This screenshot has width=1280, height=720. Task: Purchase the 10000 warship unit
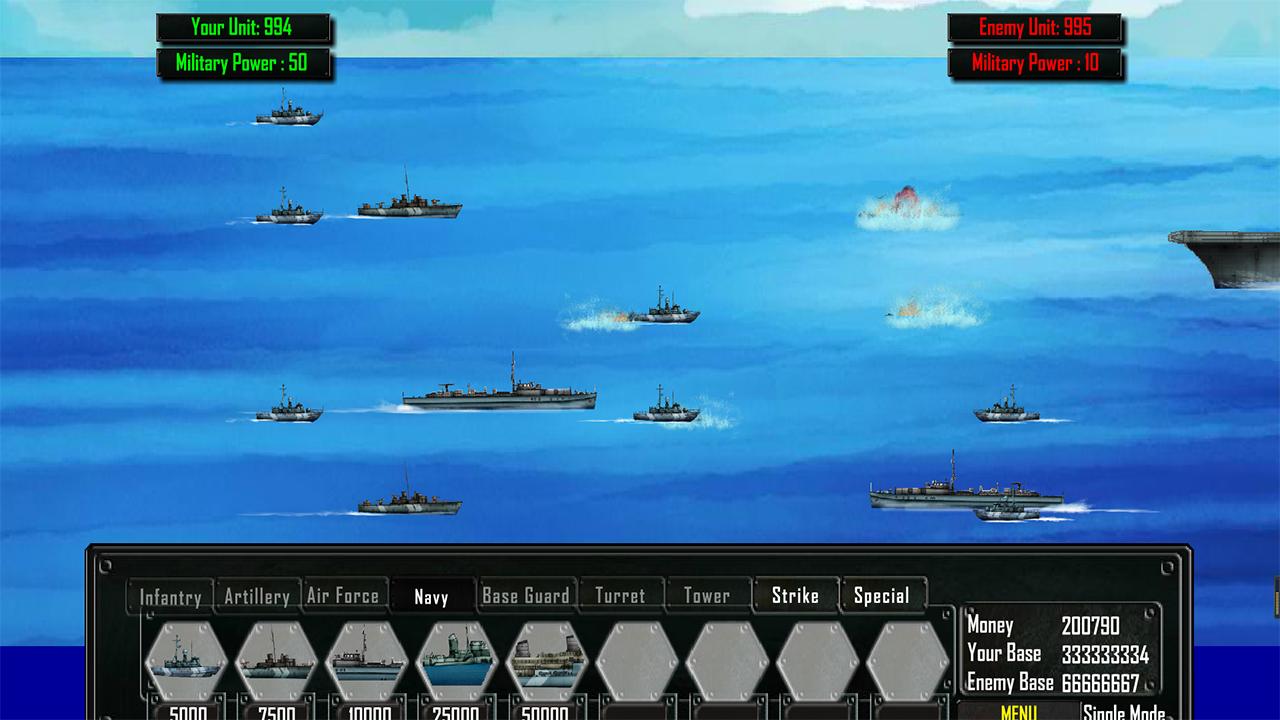point(367,661)
